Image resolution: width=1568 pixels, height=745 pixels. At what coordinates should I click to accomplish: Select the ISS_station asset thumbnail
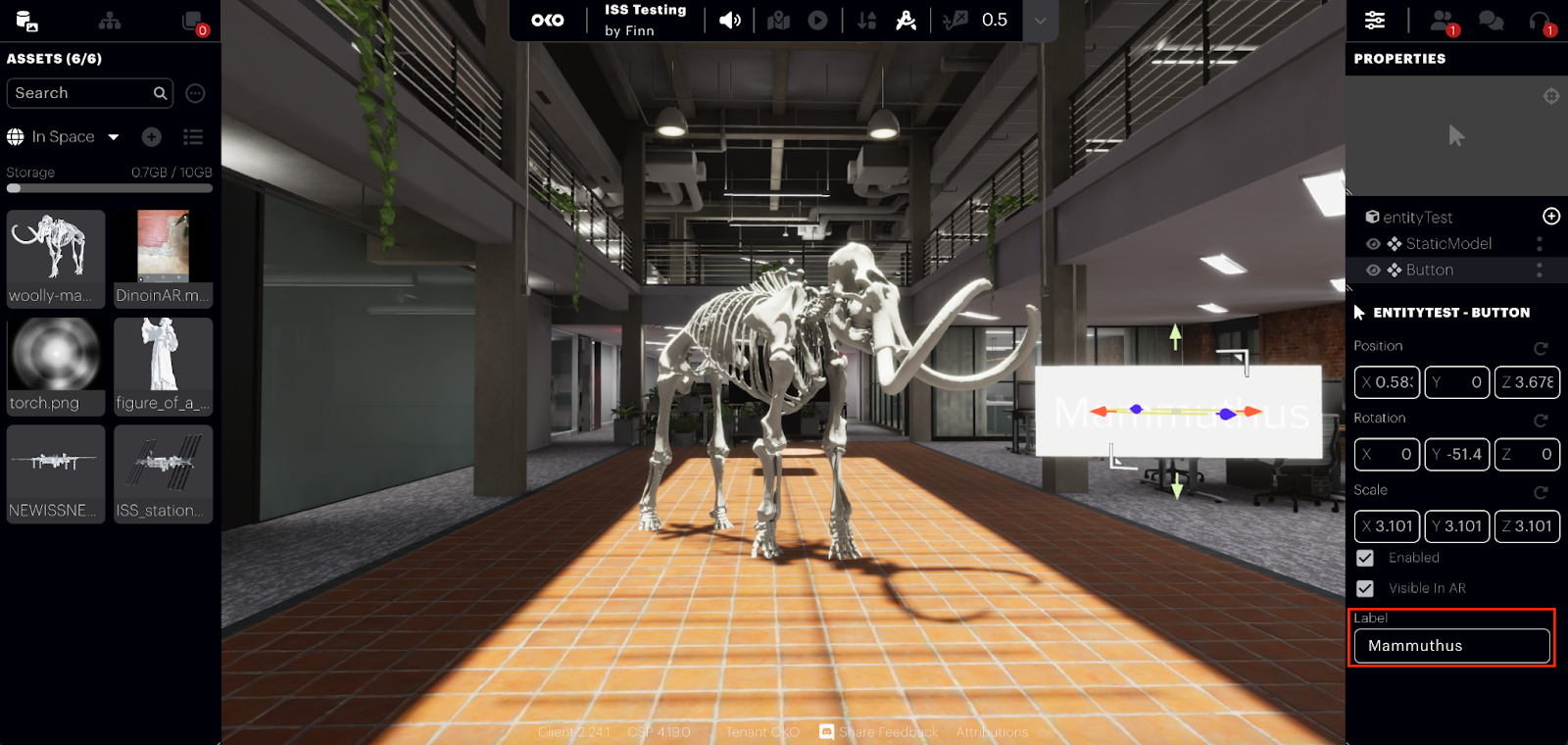[163, 473]
